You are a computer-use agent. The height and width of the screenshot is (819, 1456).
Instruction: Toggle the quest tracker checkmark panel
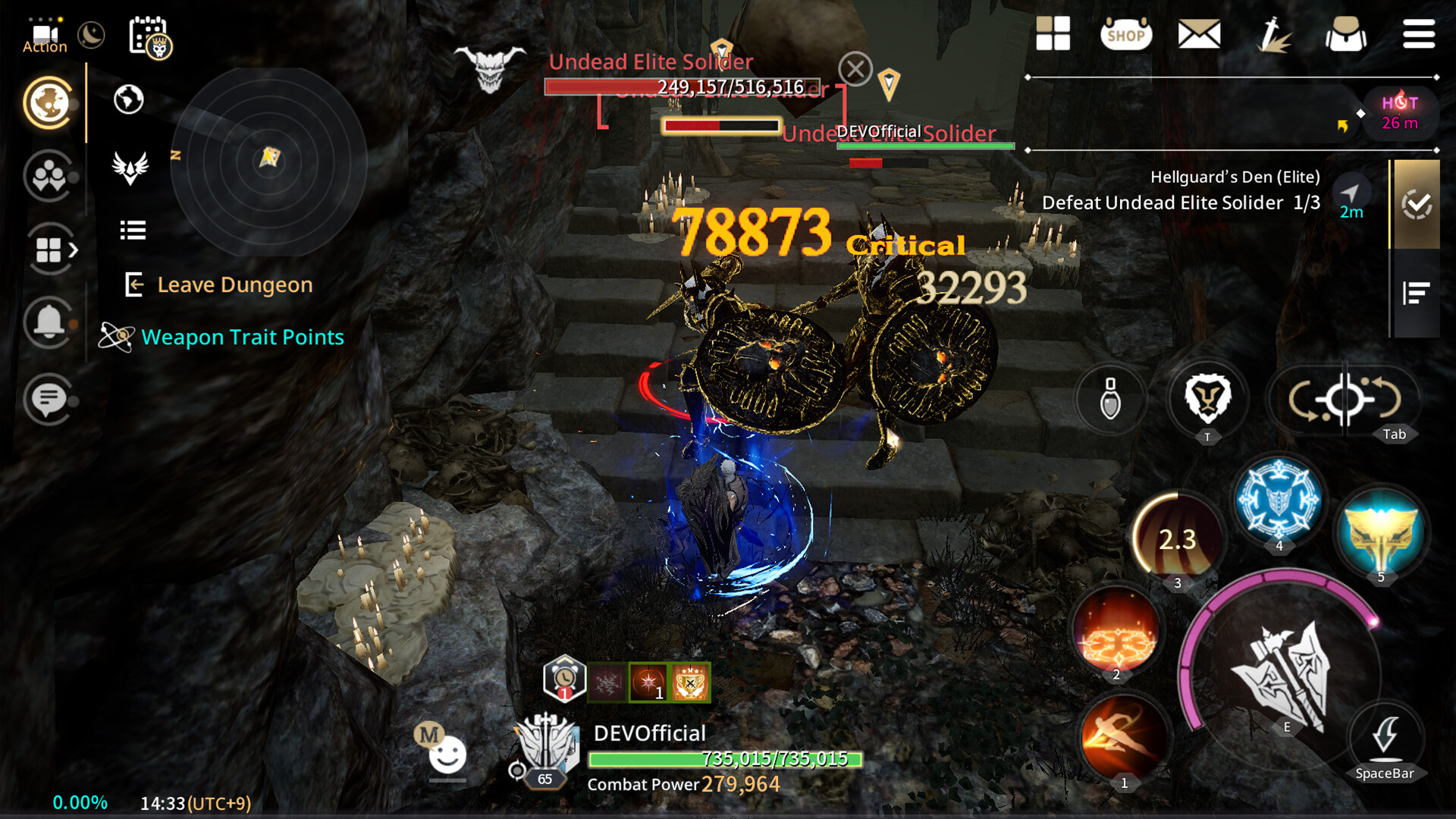(x=1418, y=205)
